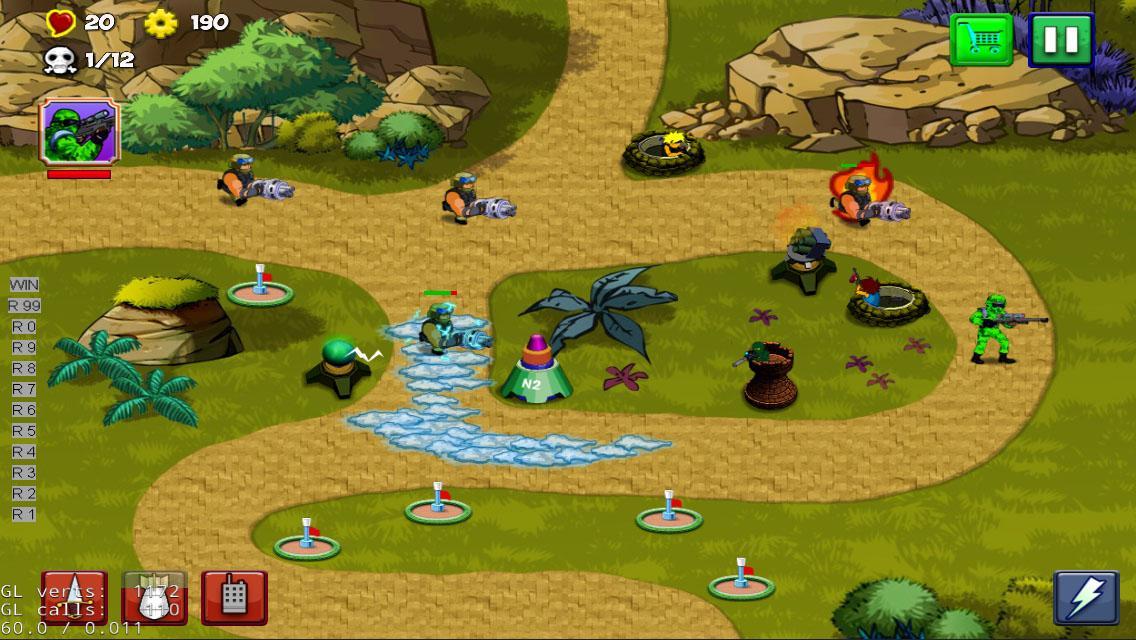1136x640 pixels.
Task: Open the green shopping cart store
Action: (x=980, y=41)
